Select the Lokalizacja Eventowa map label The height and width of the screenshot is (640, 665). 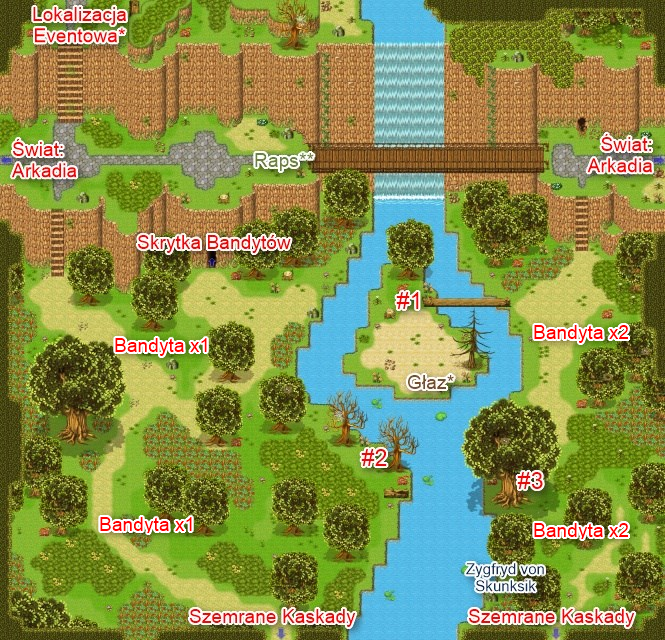click(79, 25)
